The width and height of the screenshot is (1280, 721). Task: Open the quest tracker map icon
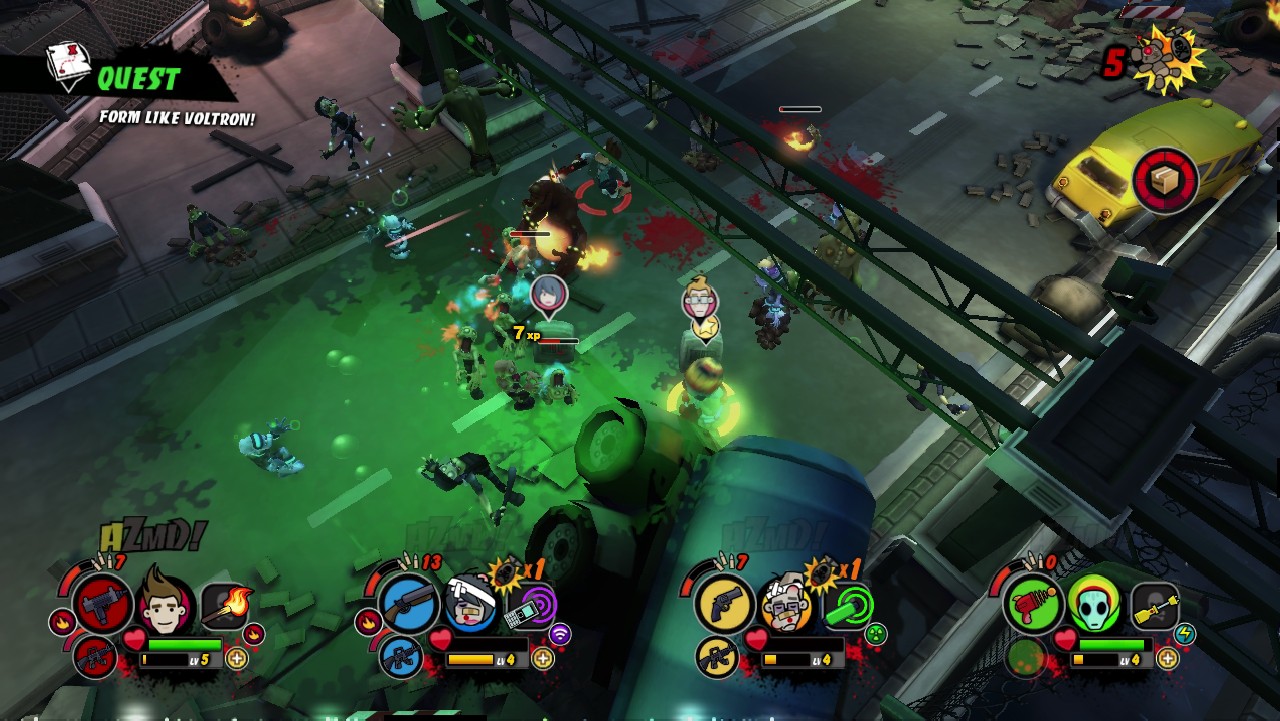(69, 66)
